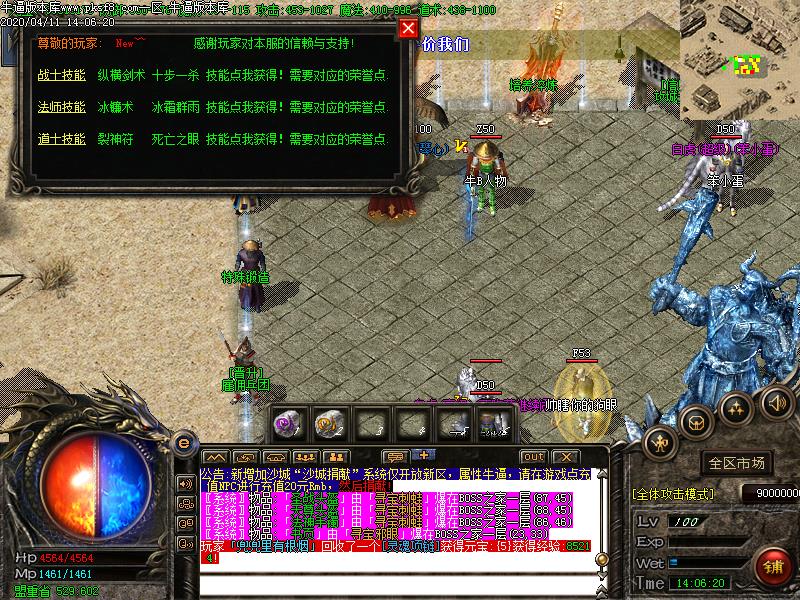Toggle sound with the speaker icon

click(x=774, y=402)
